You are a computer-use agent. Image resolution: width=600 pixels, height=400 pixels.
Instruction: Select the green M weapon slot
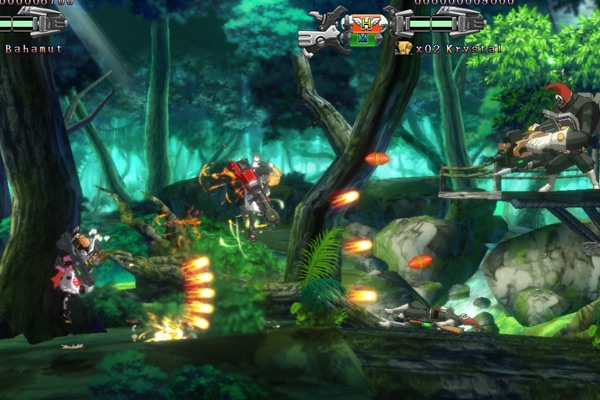pyautogui.click(x=367, y=40)
